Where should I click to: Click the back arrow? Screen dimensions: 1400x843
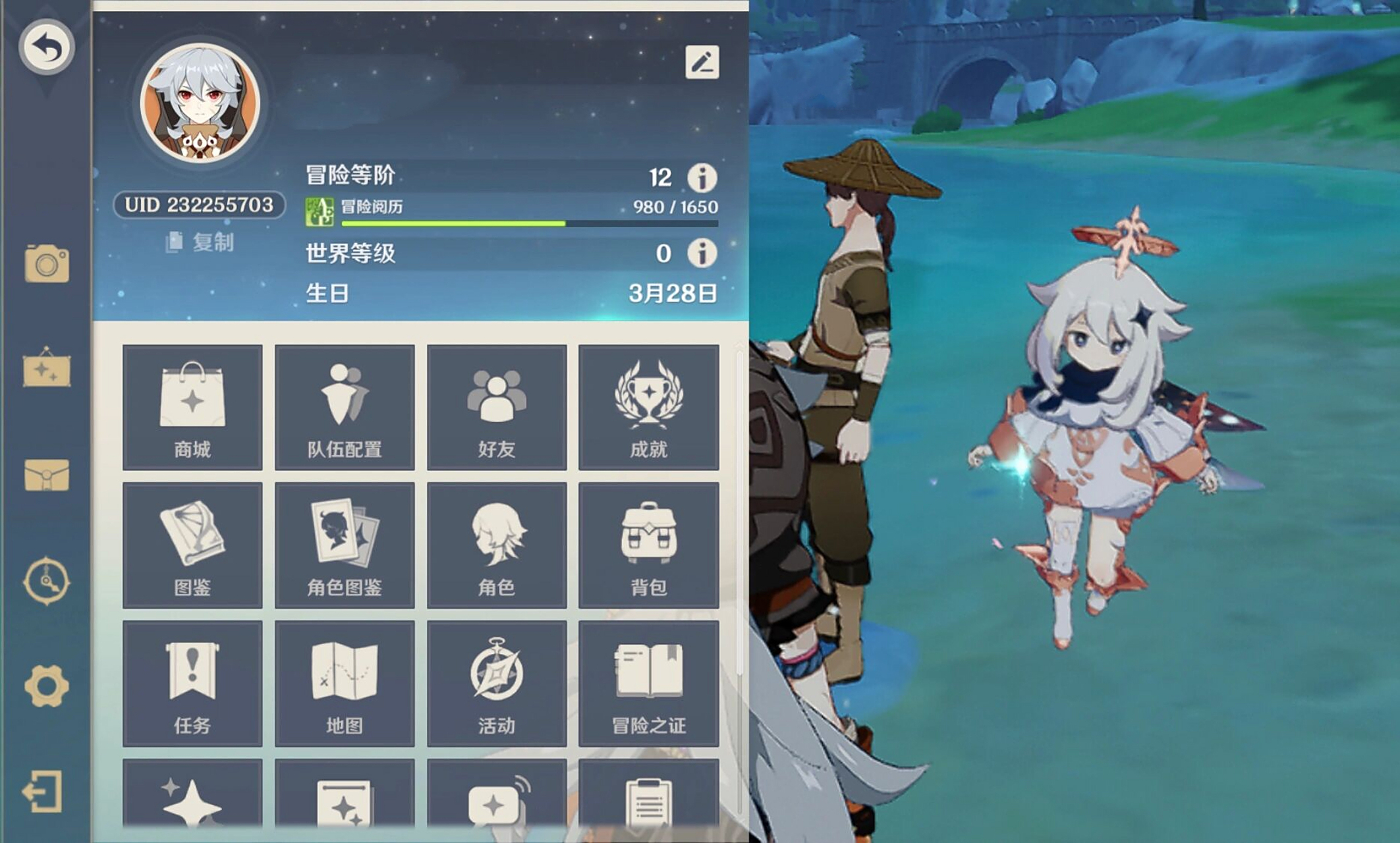coord(45,45)
